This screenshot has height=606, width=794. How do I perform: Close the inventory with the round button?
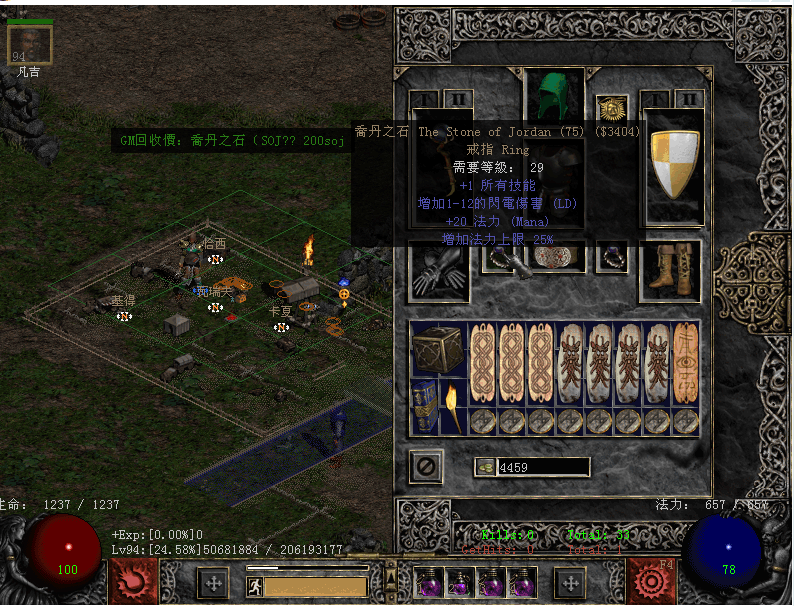tap(426, 467)
